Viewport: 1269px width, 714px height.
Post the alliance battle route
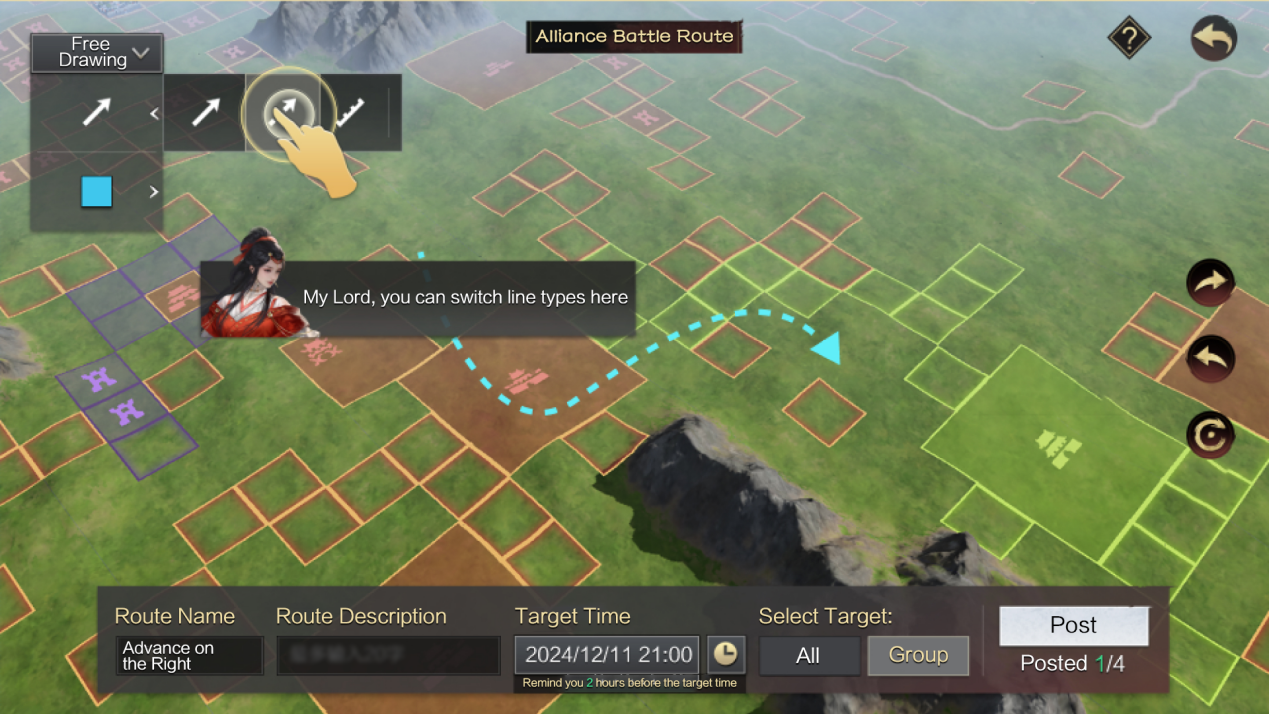pyautogui.click(x=1073, y=626)
